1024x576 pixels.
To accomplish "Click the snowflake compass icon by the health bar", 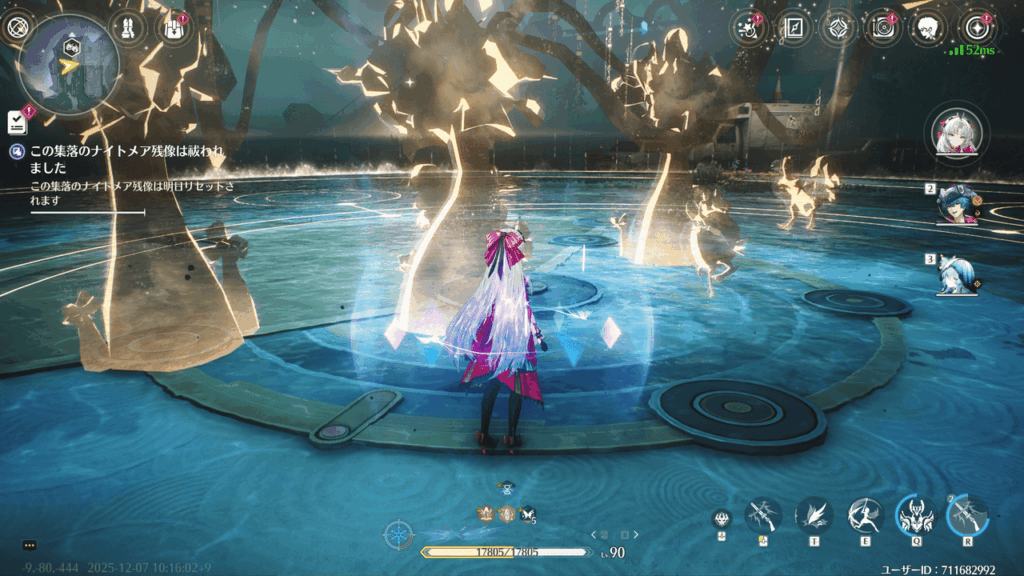I will (x=398, y=535).
